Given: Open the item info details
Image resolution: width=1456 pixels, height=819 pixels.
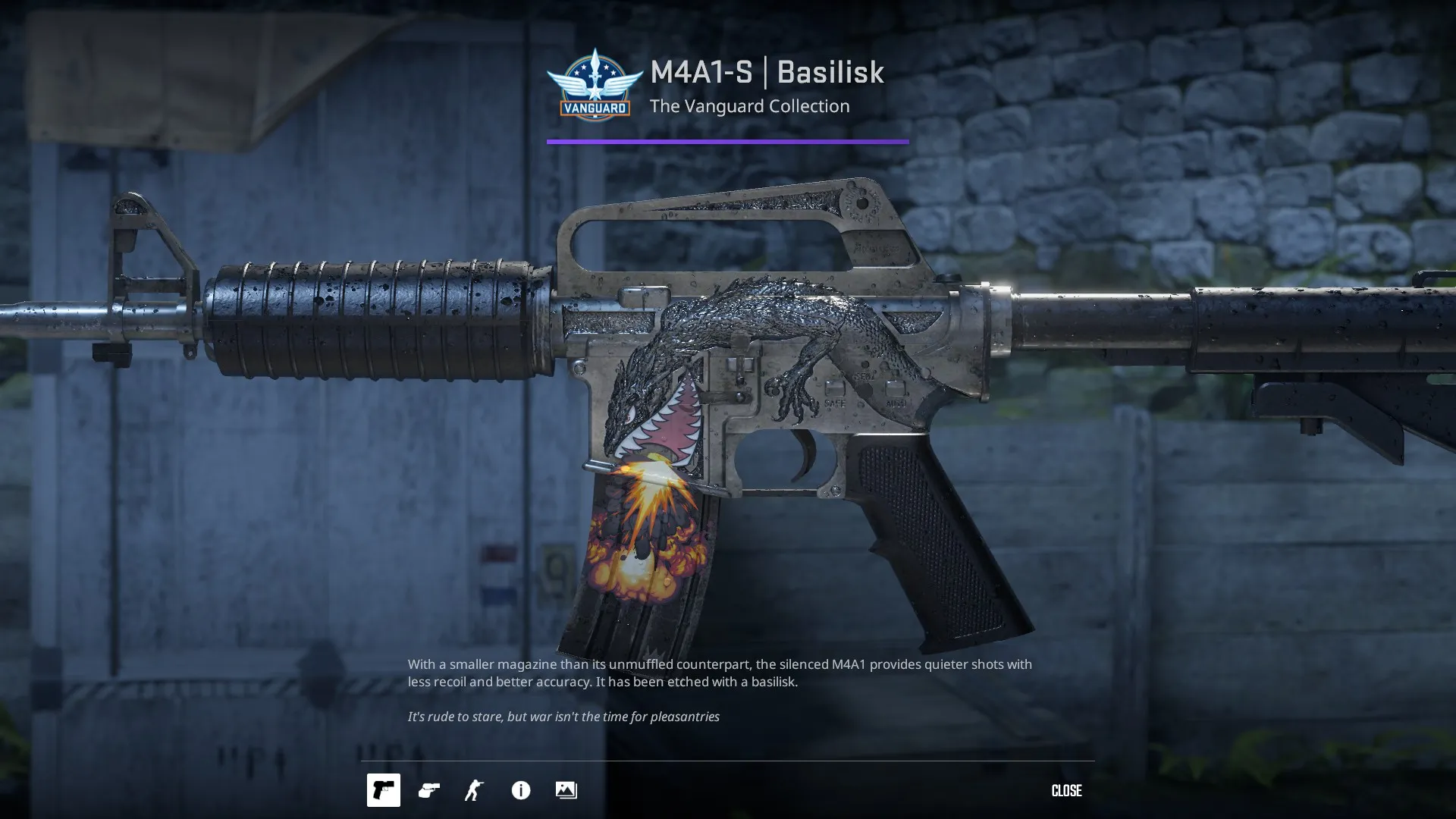Looking at the screenshot, I should 521,790.
